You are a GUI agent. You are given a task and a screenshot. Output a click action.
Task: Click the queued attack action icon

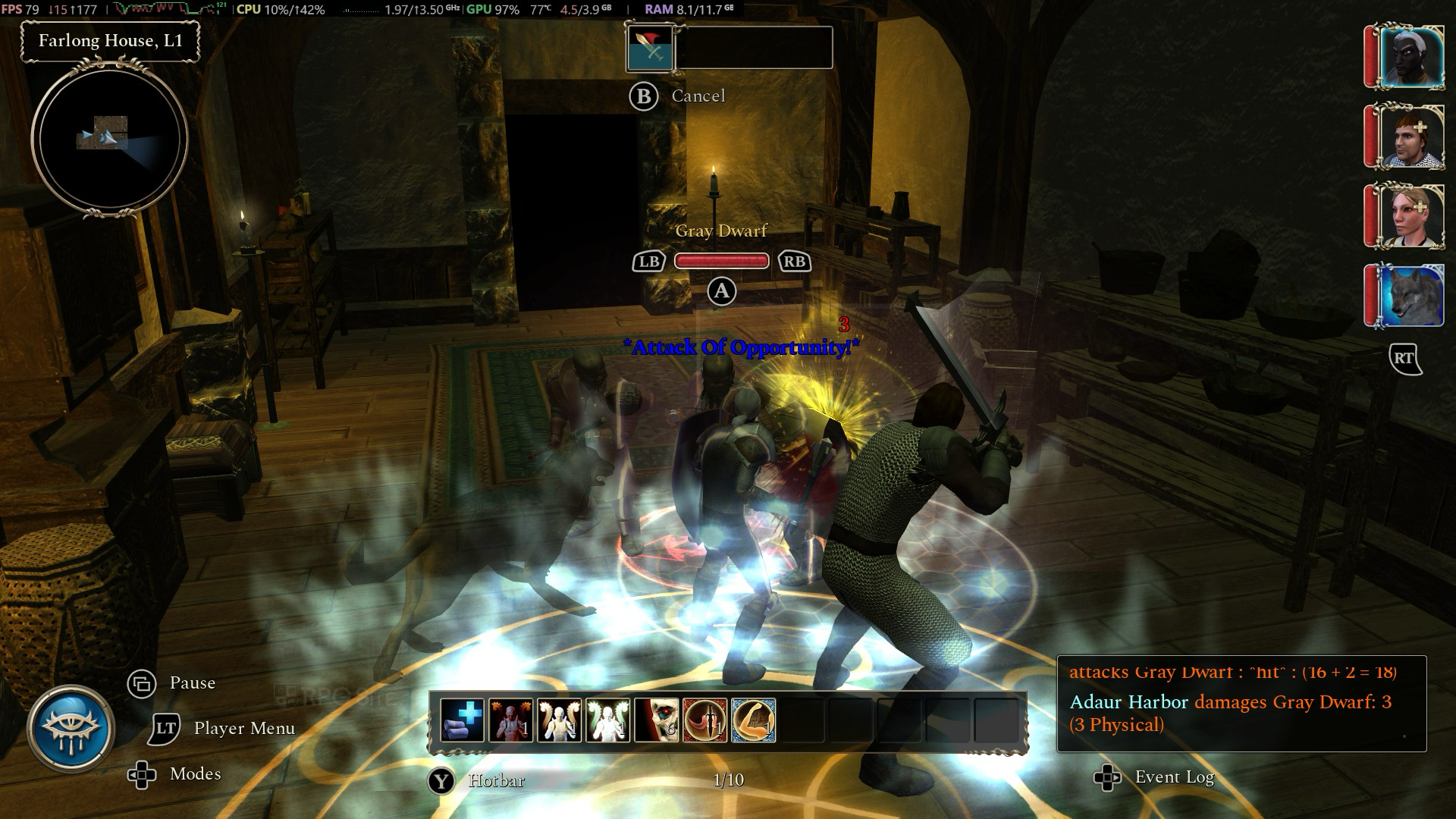coord(650,48)
